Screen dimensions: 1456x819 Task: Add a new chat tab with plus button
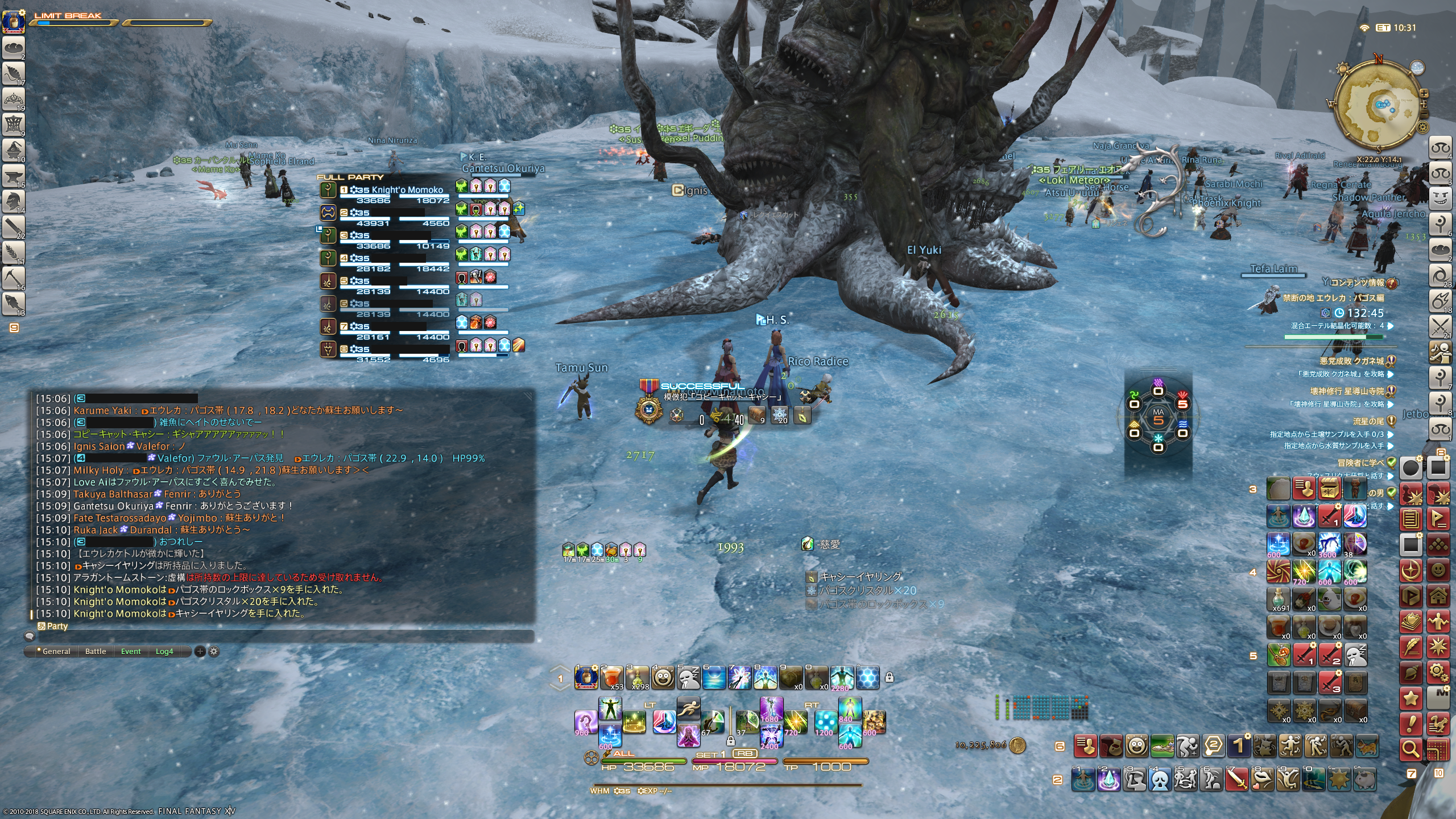200,651
